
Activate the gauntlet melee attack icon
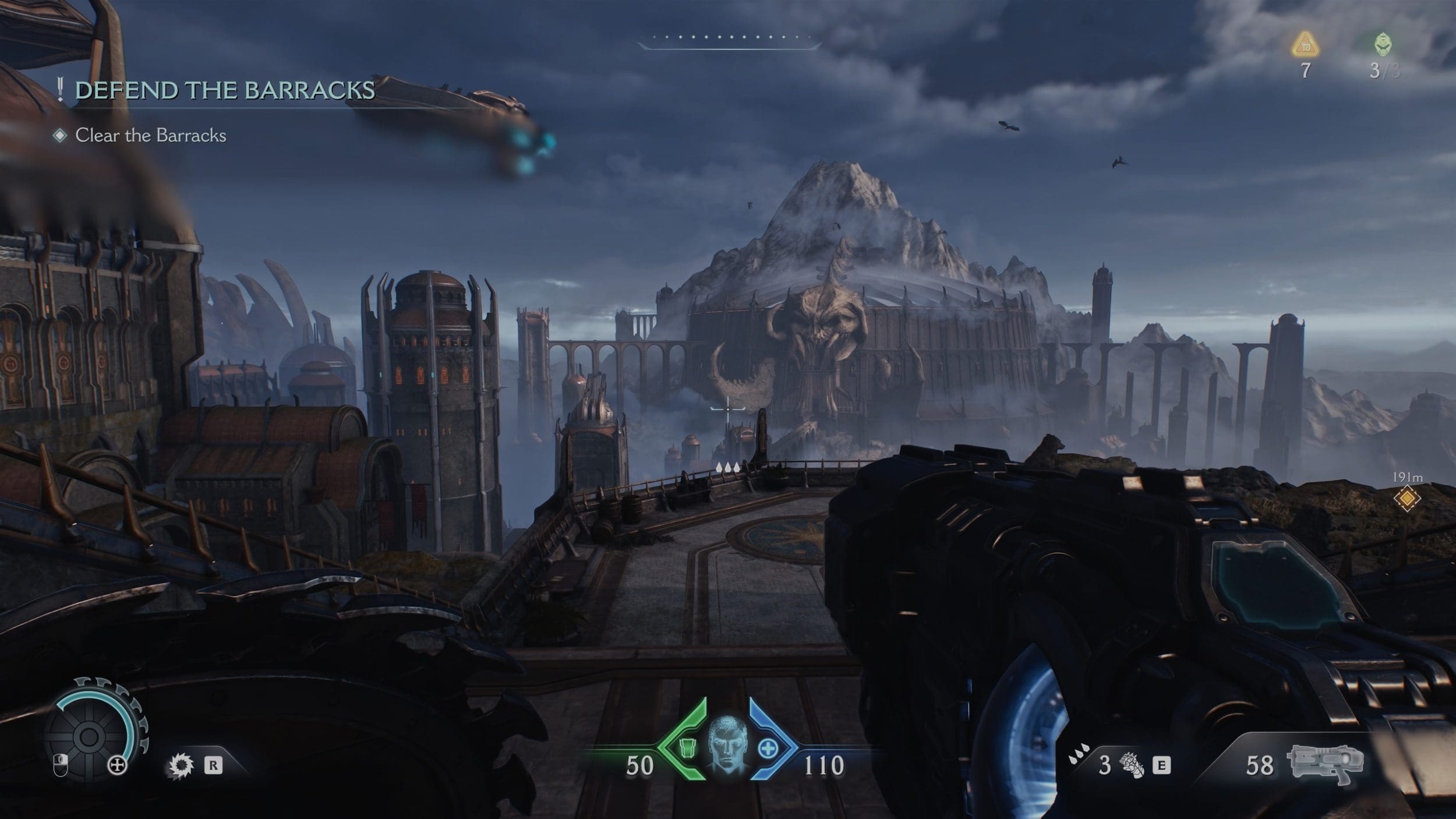pyautogui.click(x=1132, y=765)
